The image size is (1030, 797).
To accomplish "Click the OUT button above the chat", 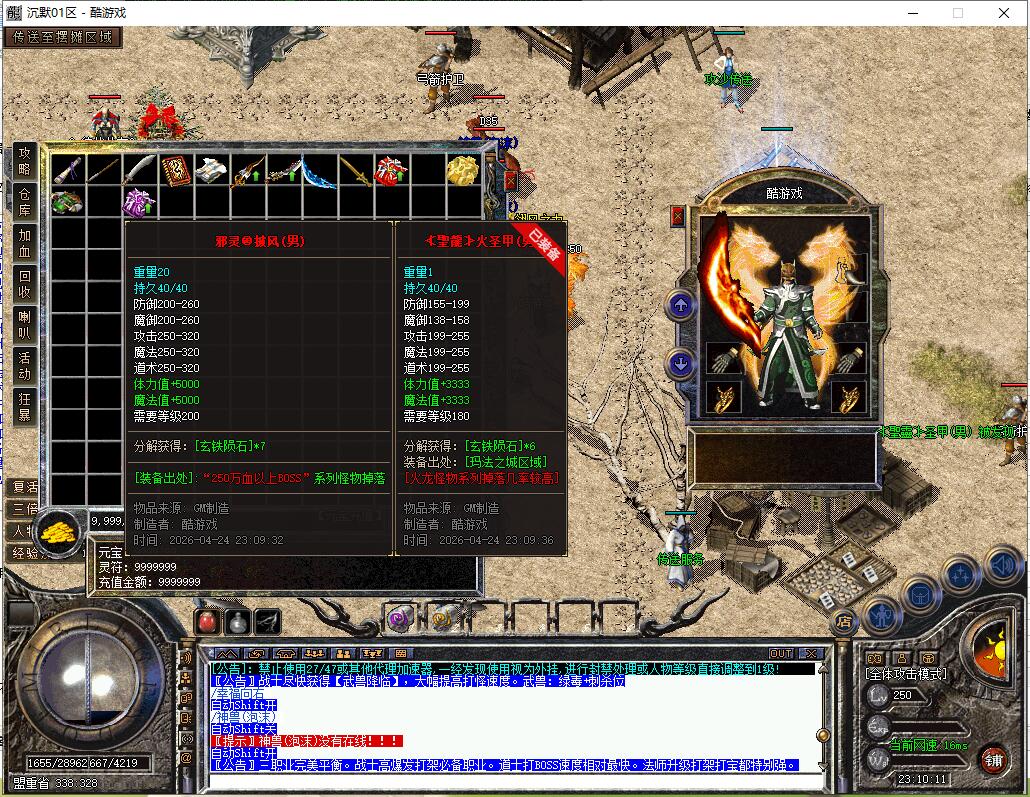I will pyautogui.click(x=780, y=654).
